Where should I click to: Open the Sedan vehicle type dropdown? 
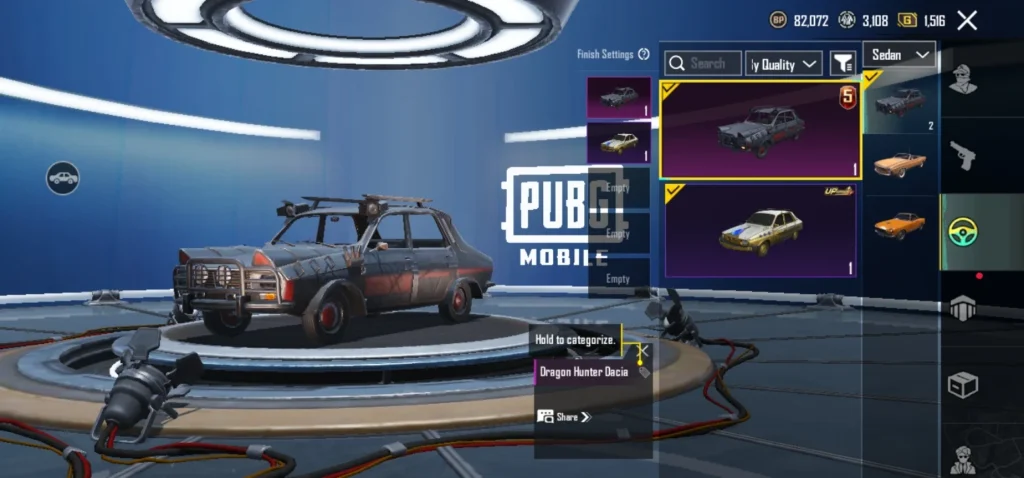pyautogui.click(x=898, y=54)
